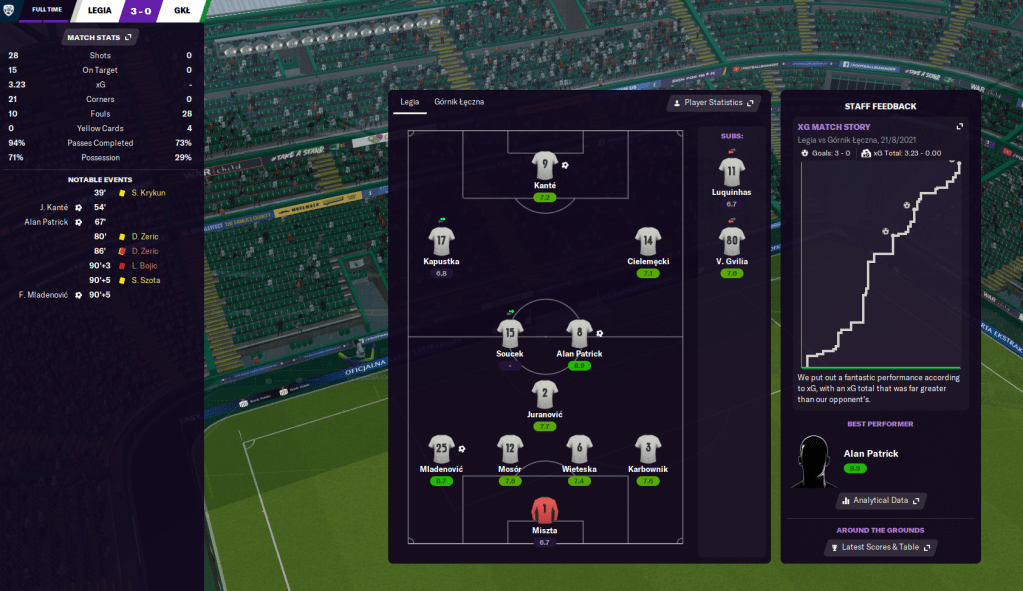Select substitute Luquinhas
The image size is (1023, 591).
click(732, 171)
